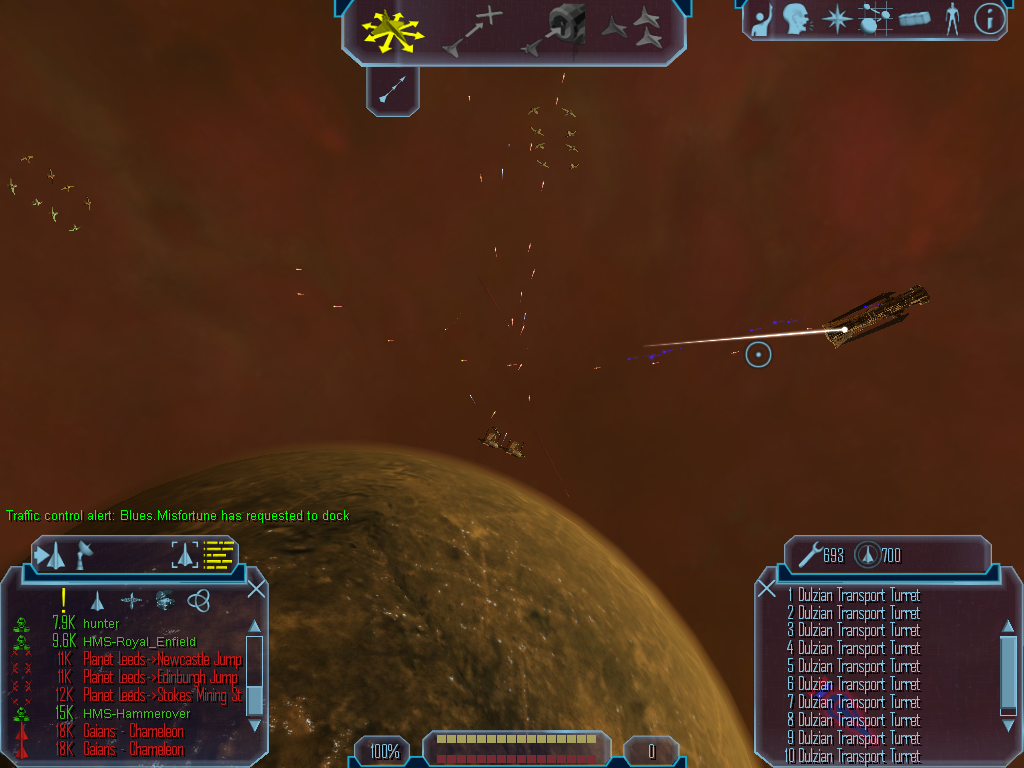Select the Planet Leeds->Newcastle Jump entry

162,659
